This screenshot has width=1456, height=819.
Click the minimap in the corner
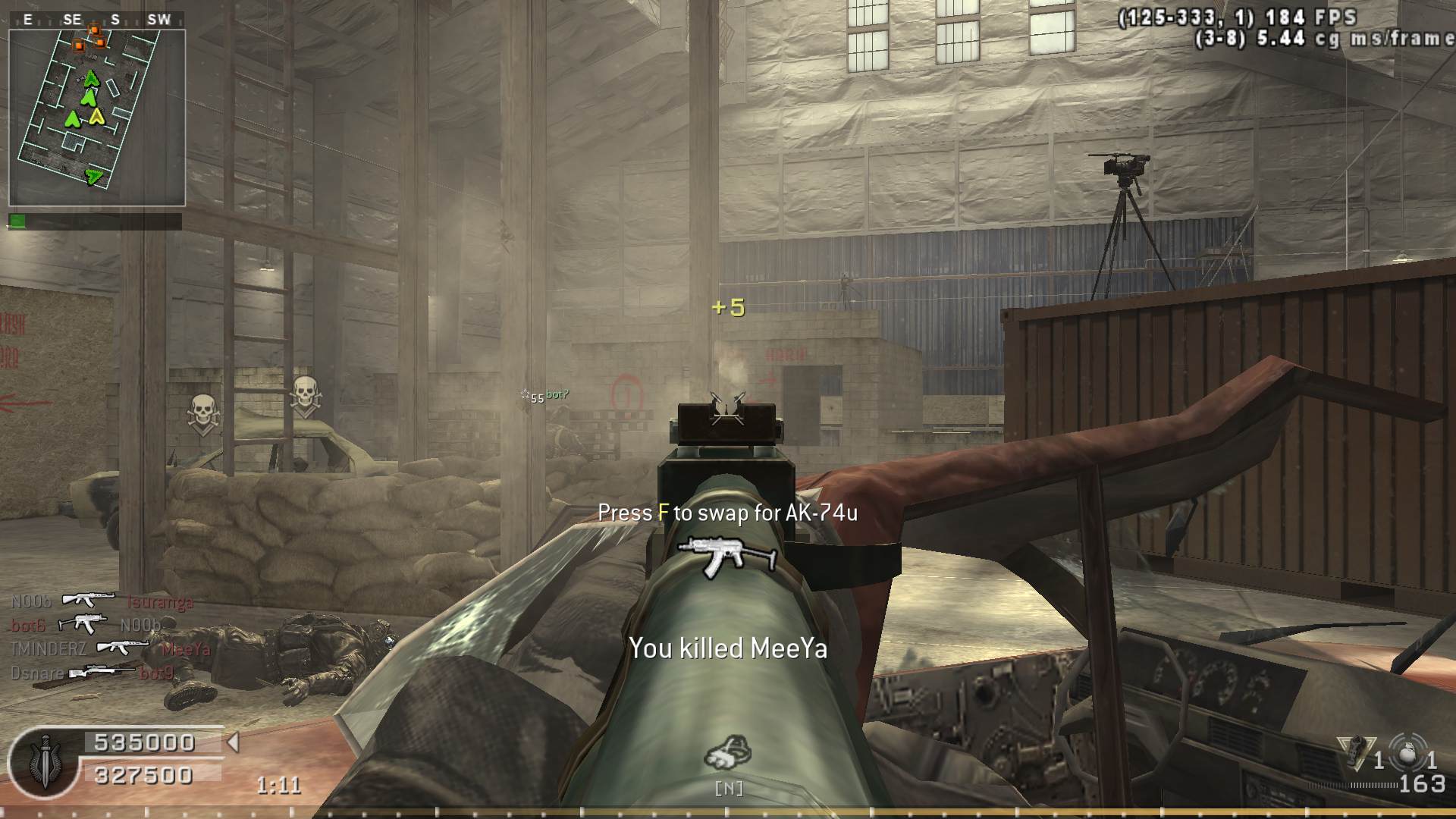tap(97, 118)
